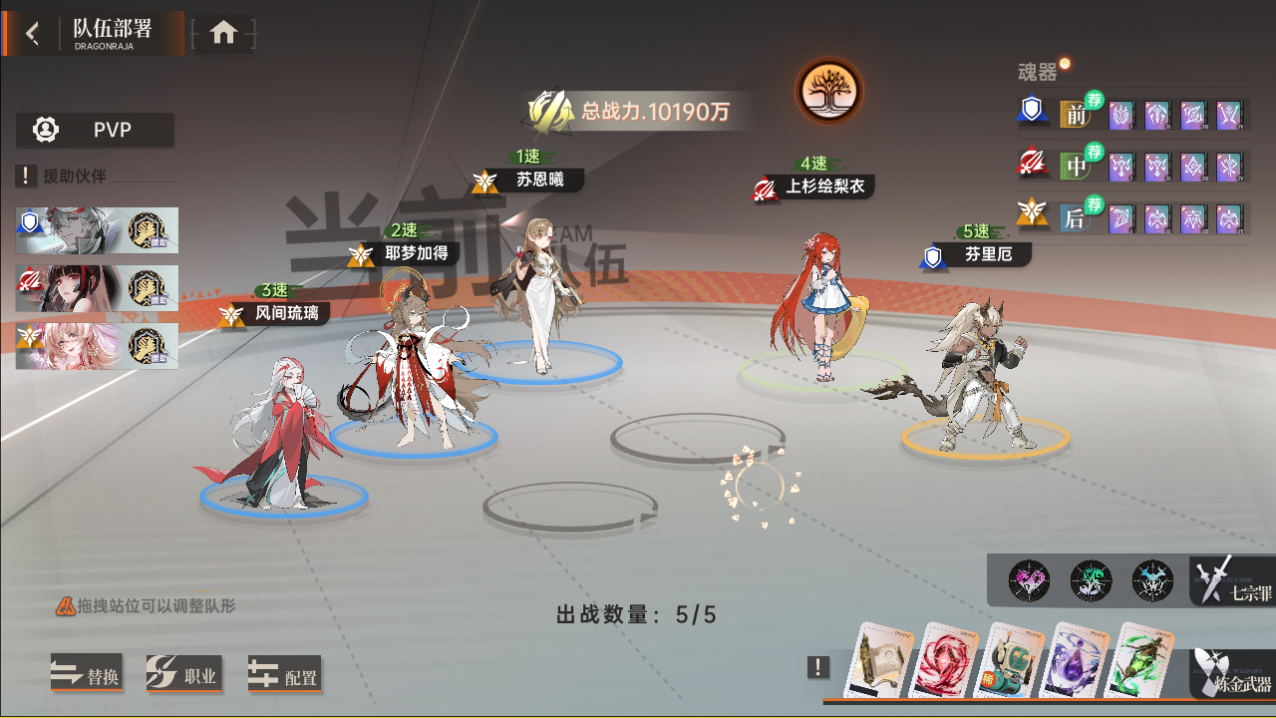Open the 配置 configuration button
The image size is (1276, 718).
(x=284, y=675)
